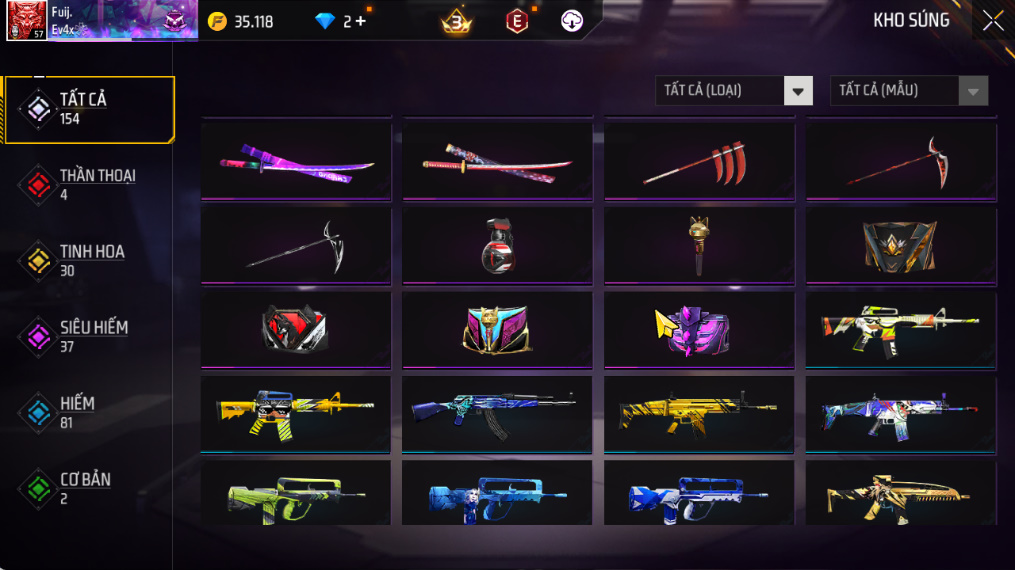Viewport: 1015px width, 570px height.
Task: Select the purple katana skin
Action: click(x=296, y=161)
